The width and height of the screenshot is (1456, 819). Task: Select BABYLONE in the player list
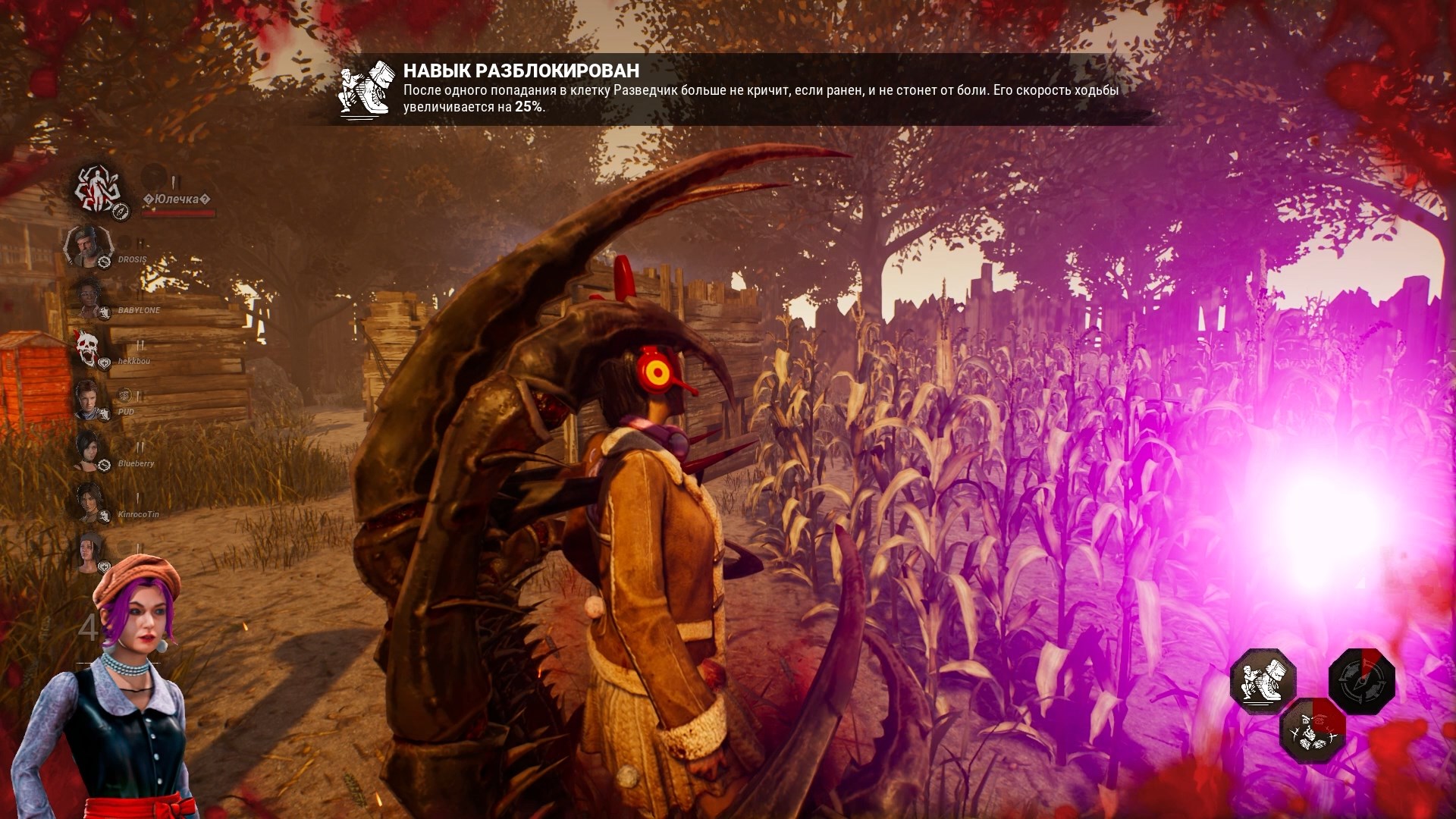click(139, 310)
